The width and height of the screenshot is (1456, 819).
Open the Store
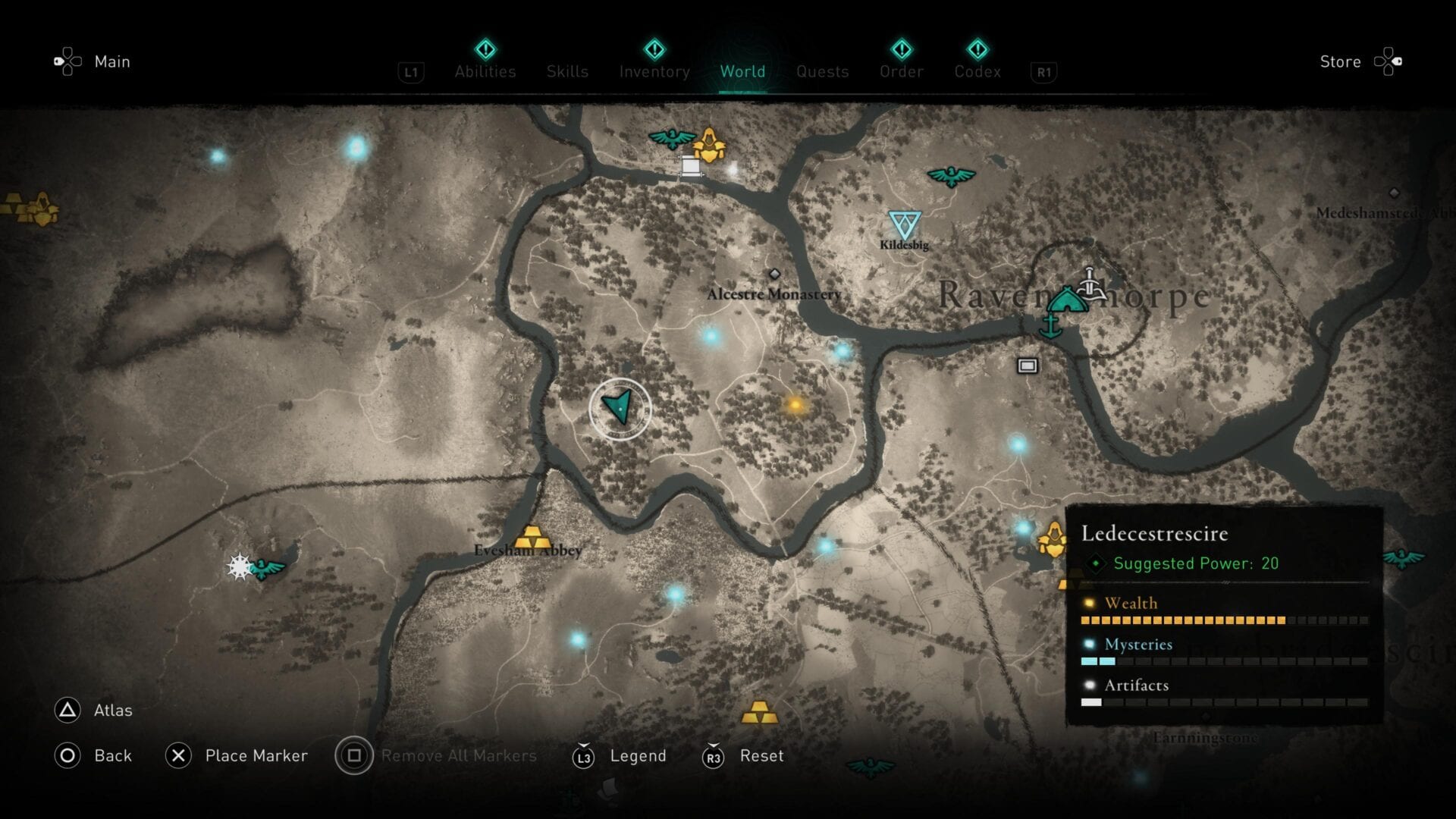point(1340,61)
